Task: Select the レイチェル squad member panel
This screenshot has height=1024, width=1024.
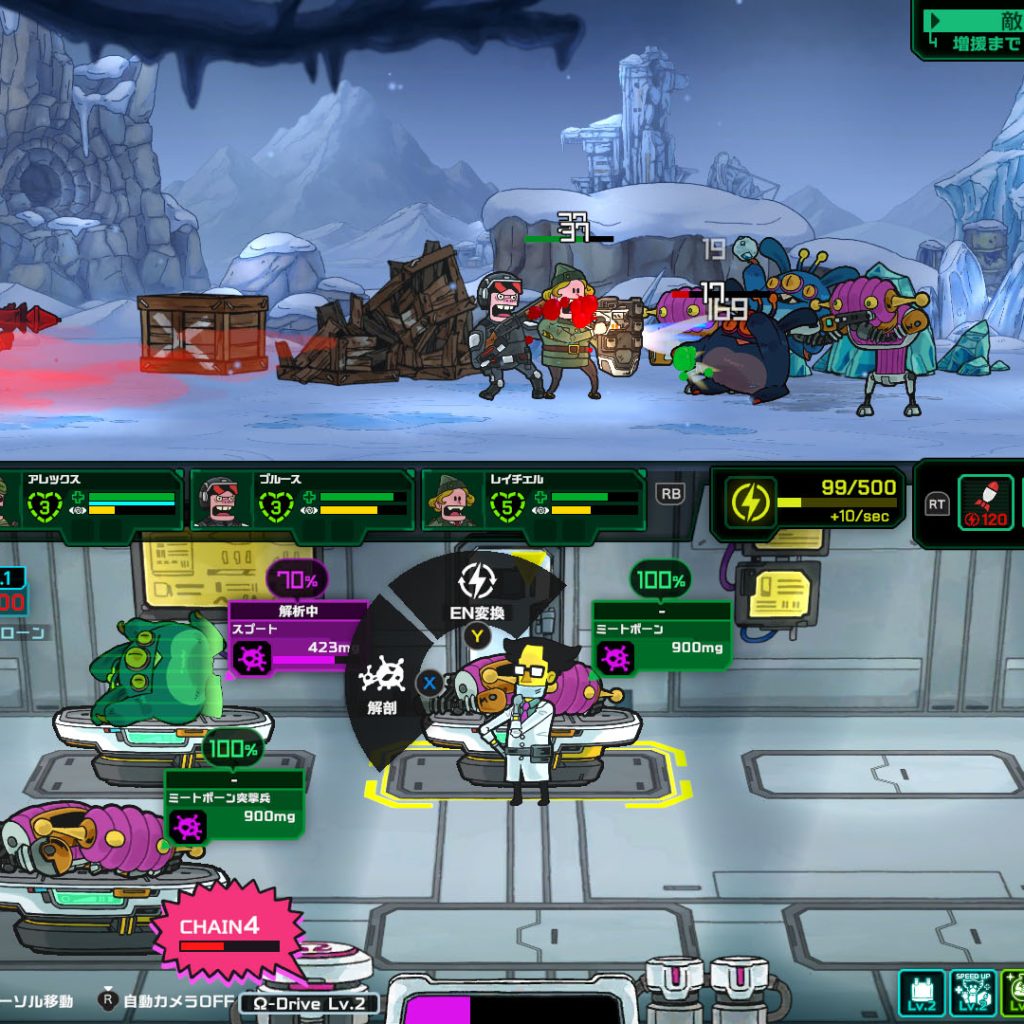Action: (x=534, y=502)
